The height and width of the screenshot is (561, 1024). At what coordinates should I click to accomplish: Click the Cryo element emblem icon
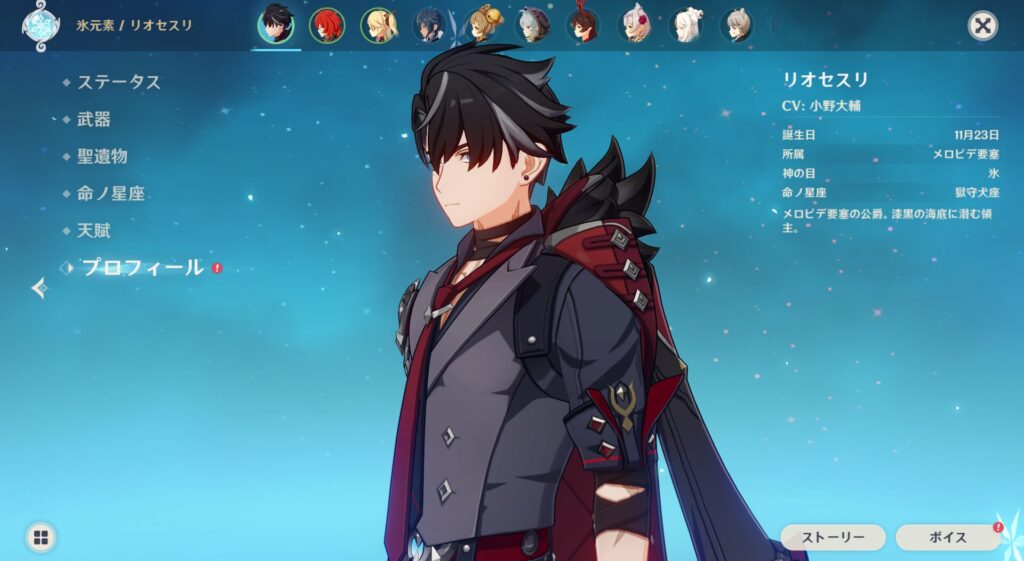[40, 25]
